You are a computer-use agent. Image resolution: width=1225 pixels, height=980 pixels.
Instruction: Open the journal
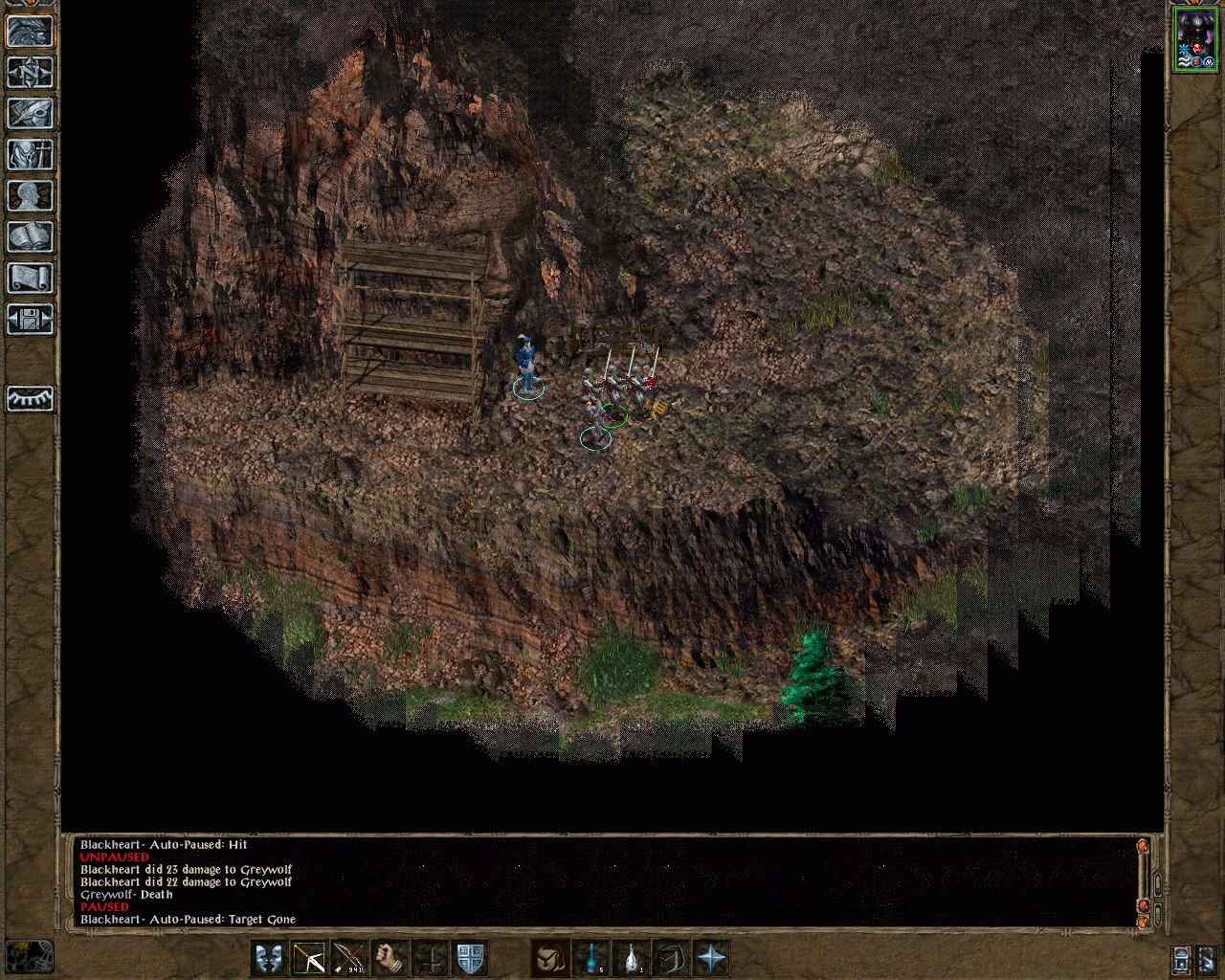coord(29,113)
